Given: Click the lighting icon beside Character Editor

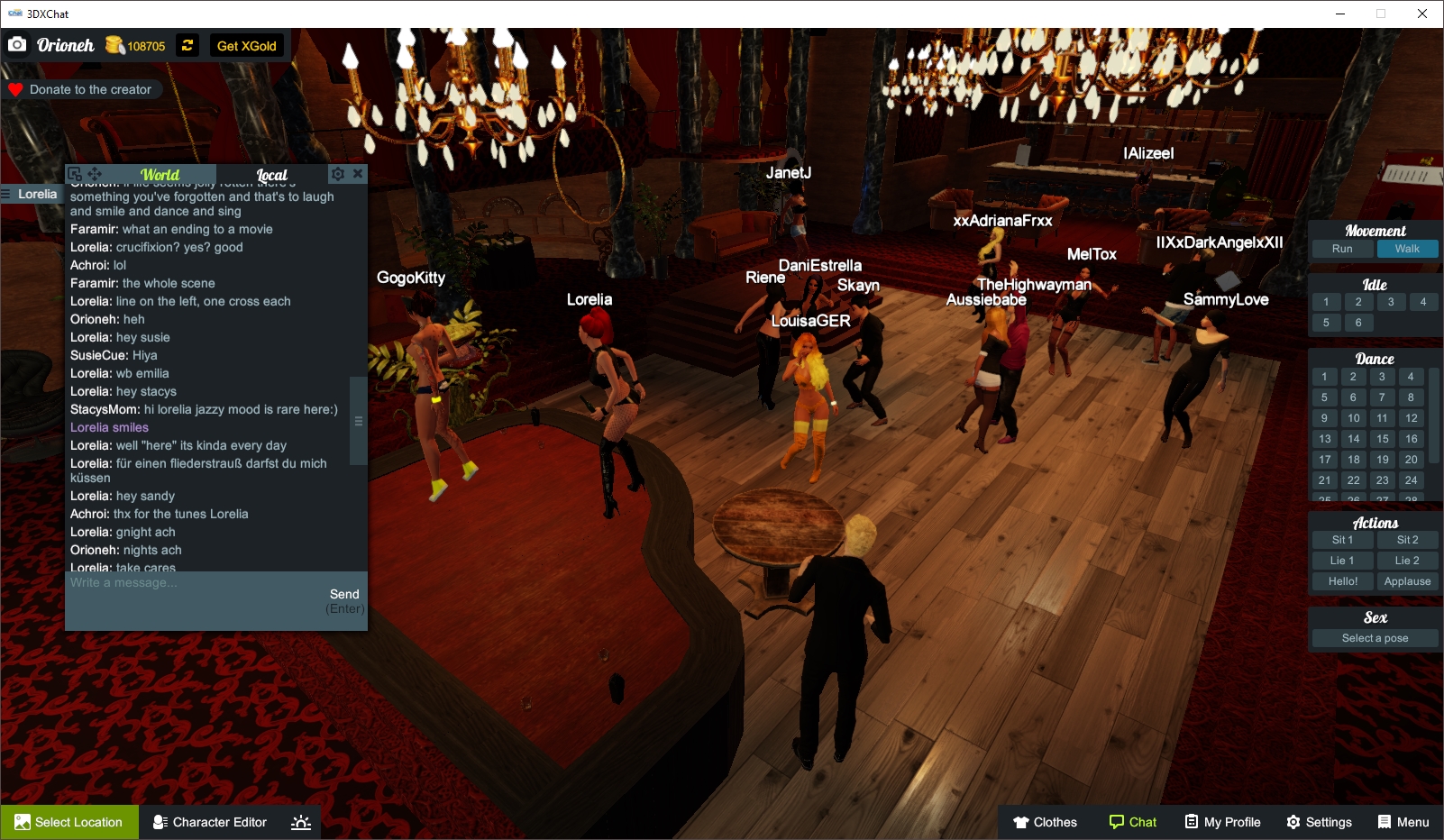Looking at the screenshot, I should (x=299, y=821).
